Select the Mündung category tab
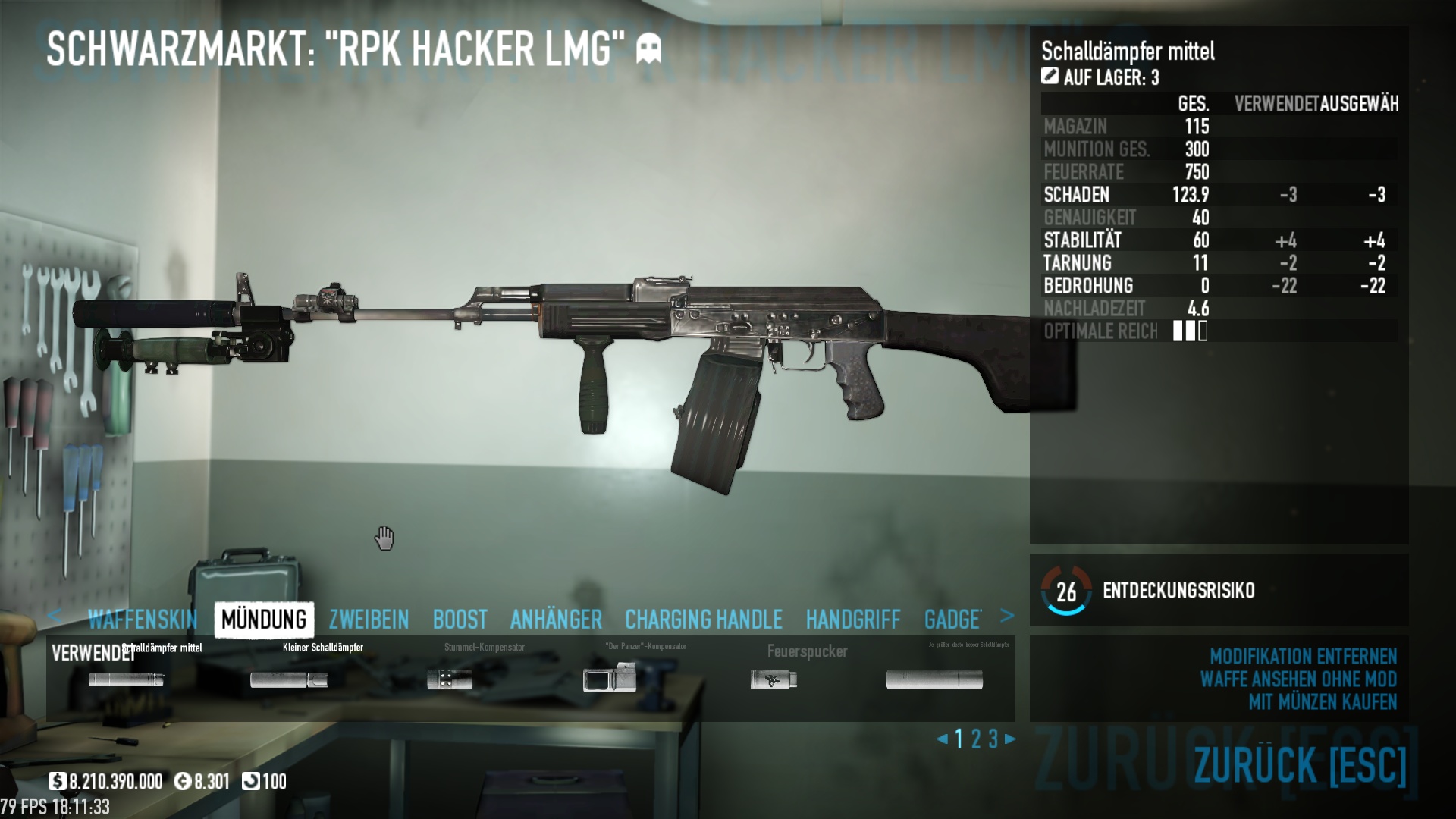This screenshot has height=819, width=1456. pyautogui.click(x=264, y=620)
